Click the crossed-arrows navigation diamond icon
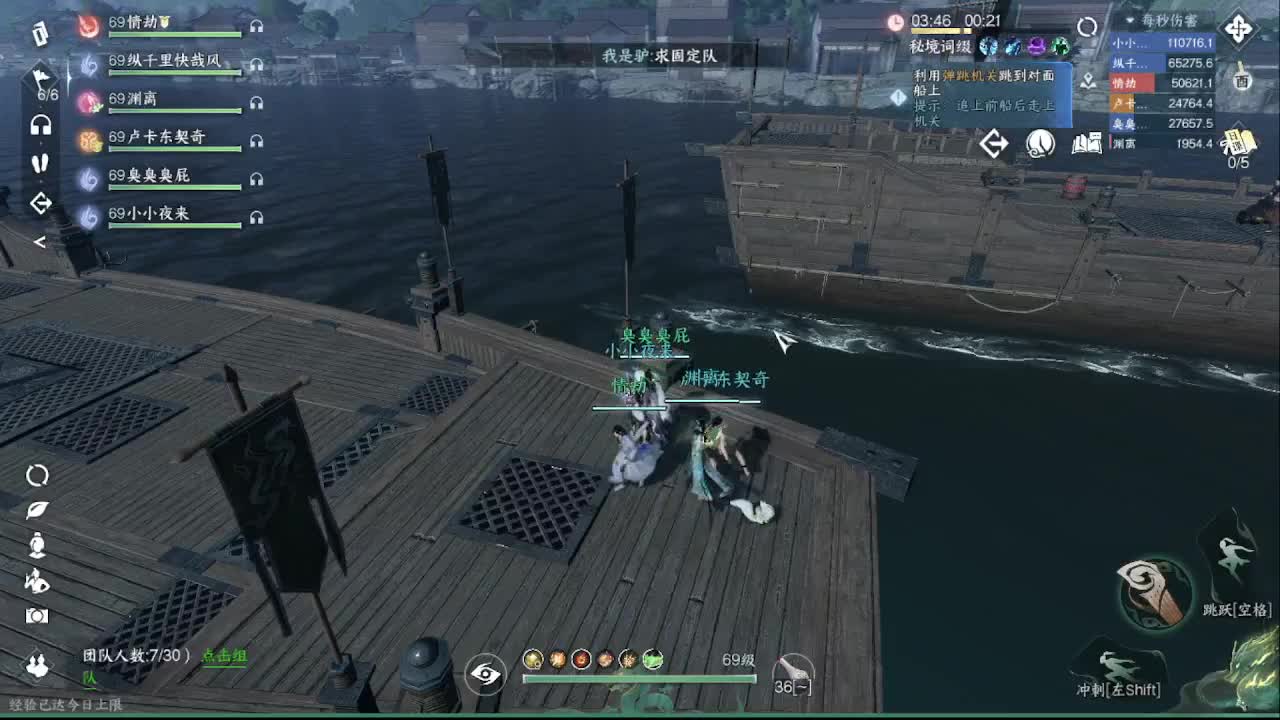 (1240, 28)
